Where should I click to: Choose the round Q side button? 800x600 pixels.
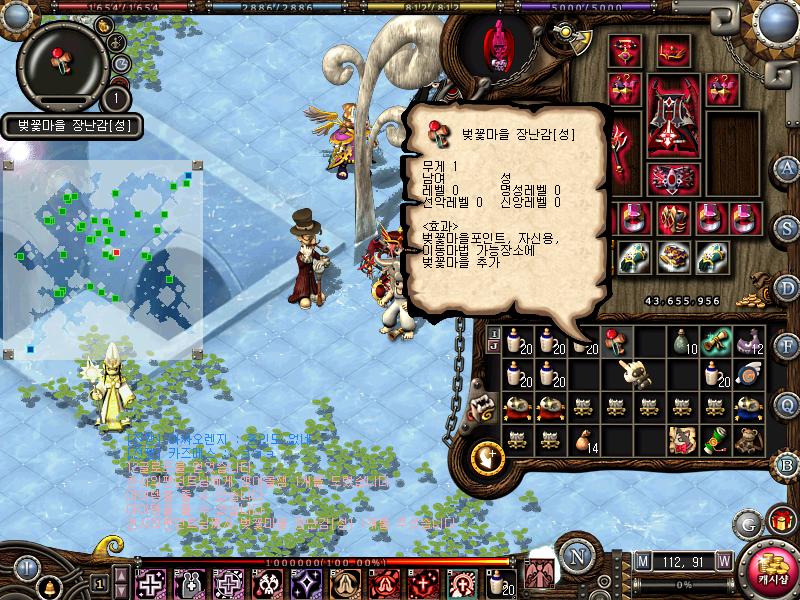[787, 404]
